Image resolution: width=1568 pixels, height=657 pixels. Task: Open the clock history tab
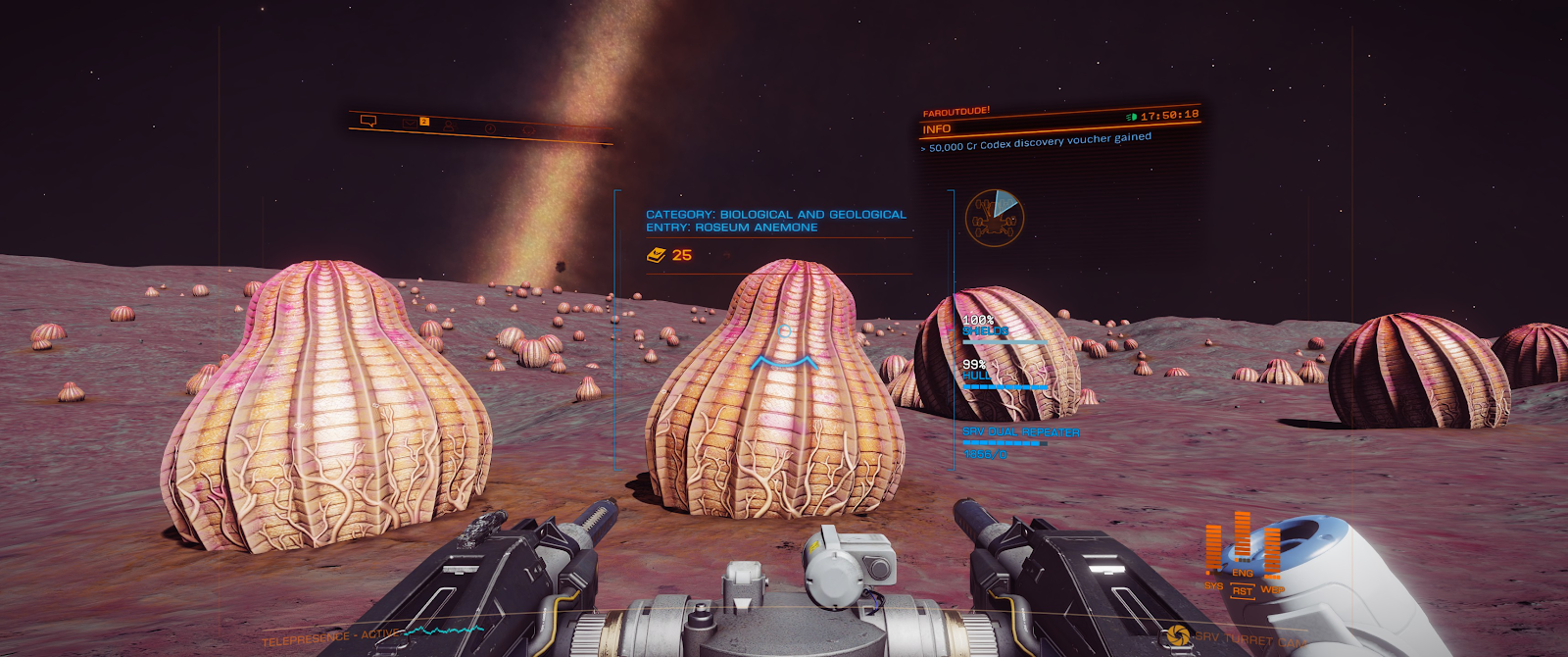point(490,128)
